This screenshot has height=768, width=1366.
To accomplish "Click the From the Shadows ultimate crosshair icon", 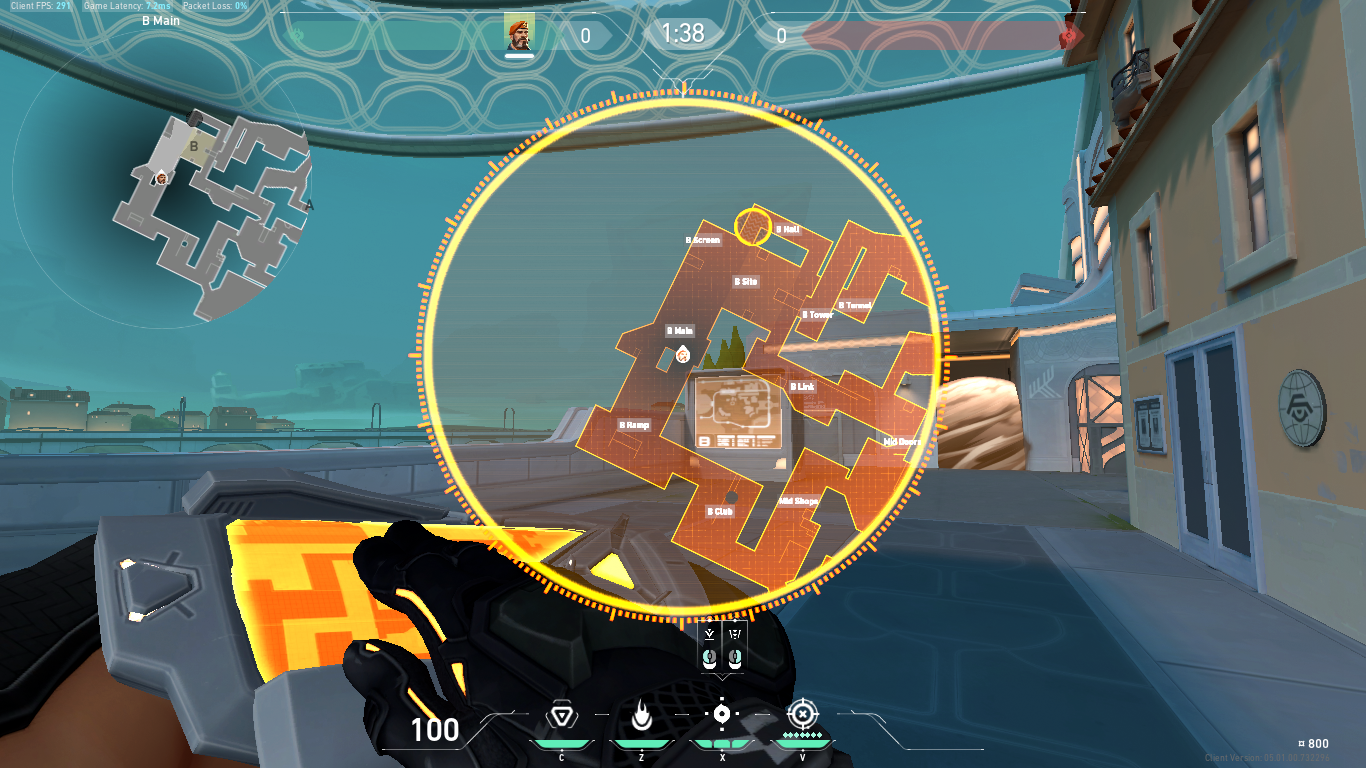I will 802,713.
